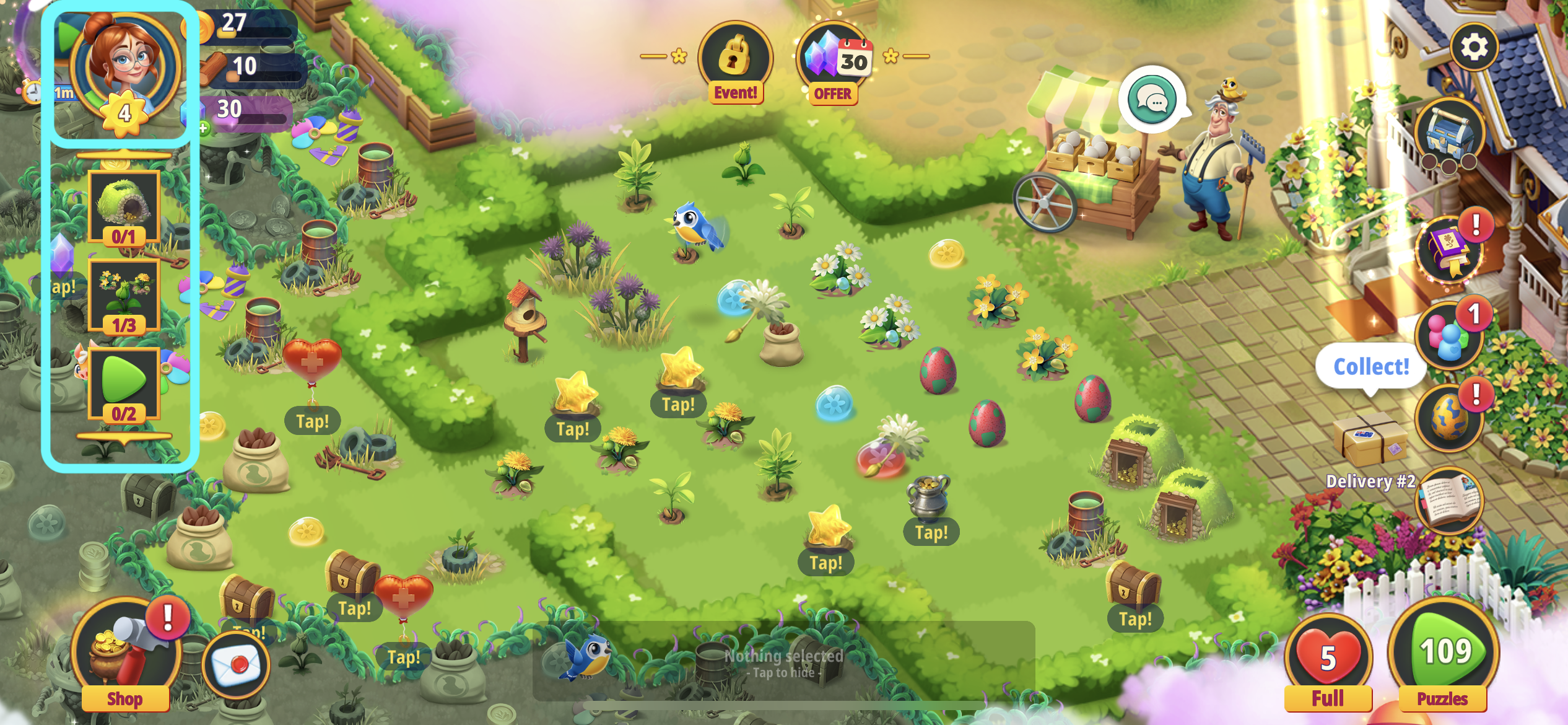Collect the Delivery #2 package
This screenshot has height=725, width=1568.
click(x=1370, y=441)
